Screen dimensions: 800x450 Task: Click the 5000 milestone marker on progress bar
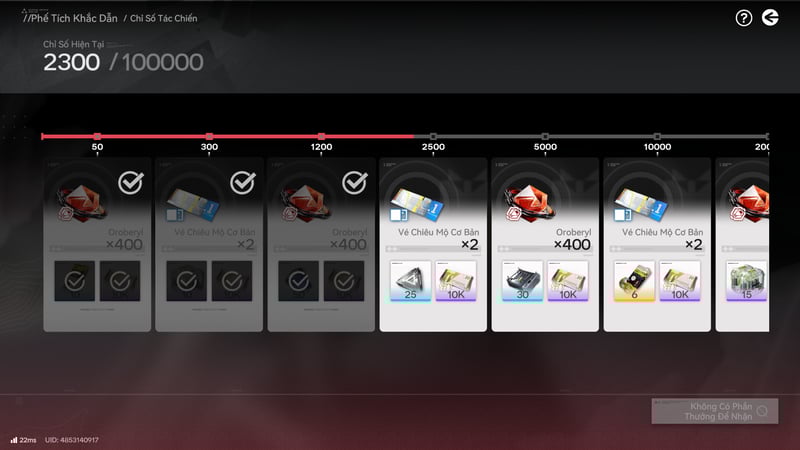545,136
